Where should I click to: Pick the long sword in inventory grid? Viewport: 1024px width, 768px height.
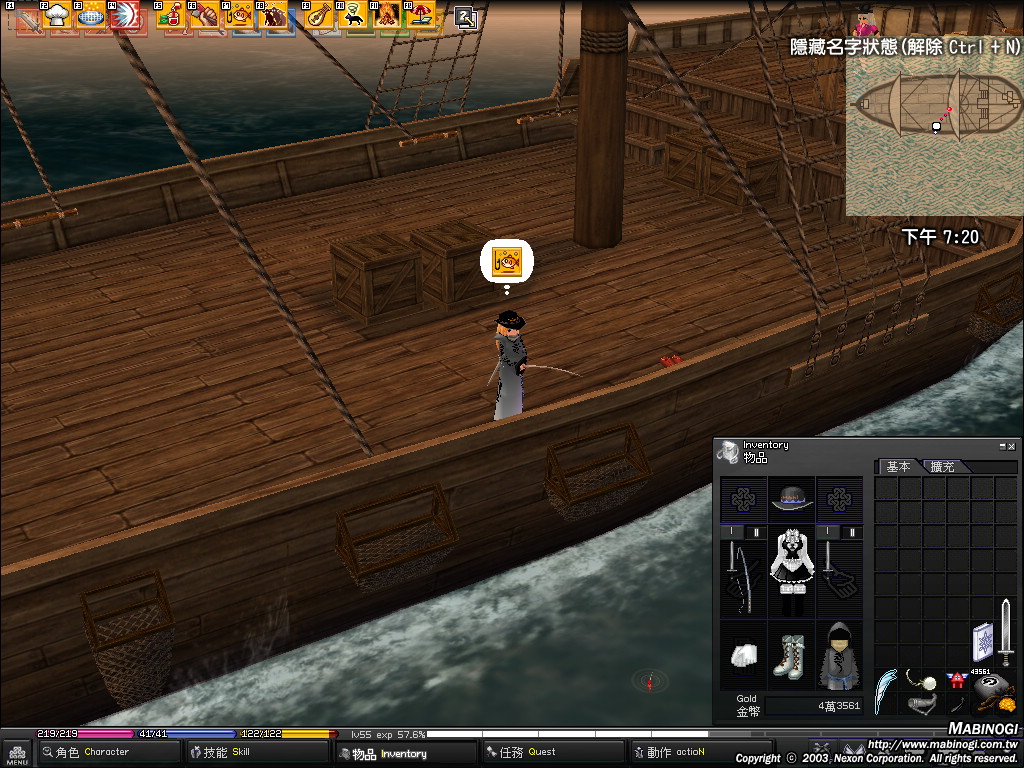point(1006,632)
